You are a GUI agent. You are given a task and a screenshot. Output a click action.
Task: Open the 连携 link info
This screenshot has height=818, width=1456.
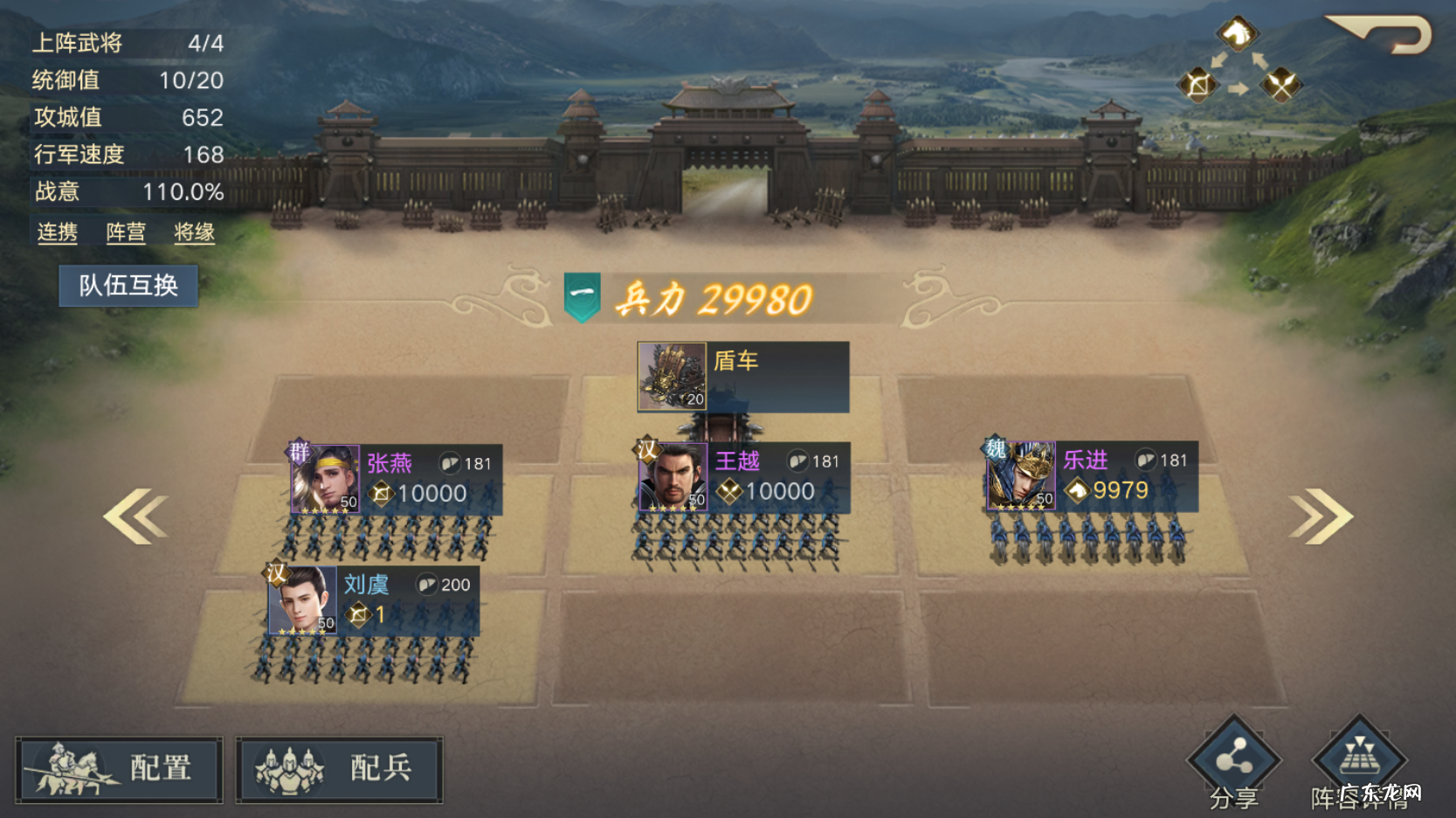click(58, 232)
